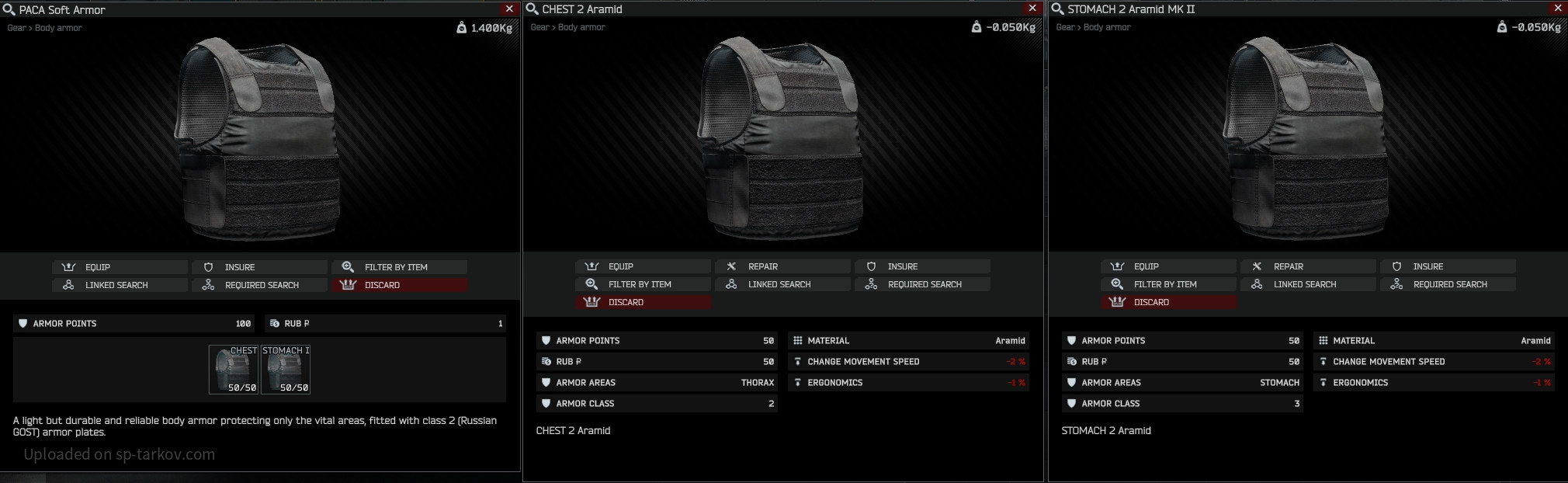Equip the STOMACH 2 Aramid MK II
Screen dimensions: 1568x483
(1168, 266)
